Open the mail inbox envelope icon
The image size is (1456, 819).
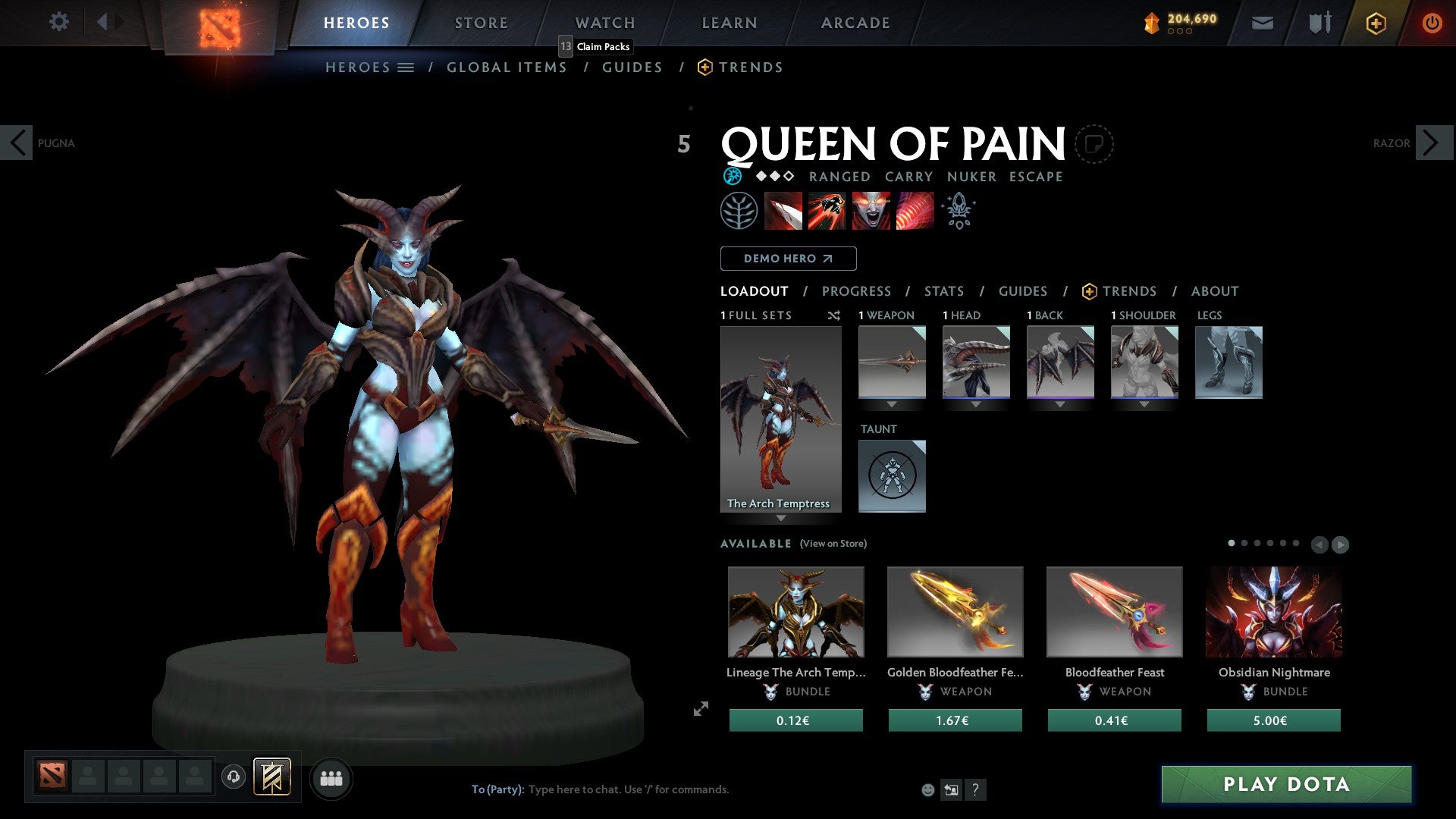click(1263, 23)
